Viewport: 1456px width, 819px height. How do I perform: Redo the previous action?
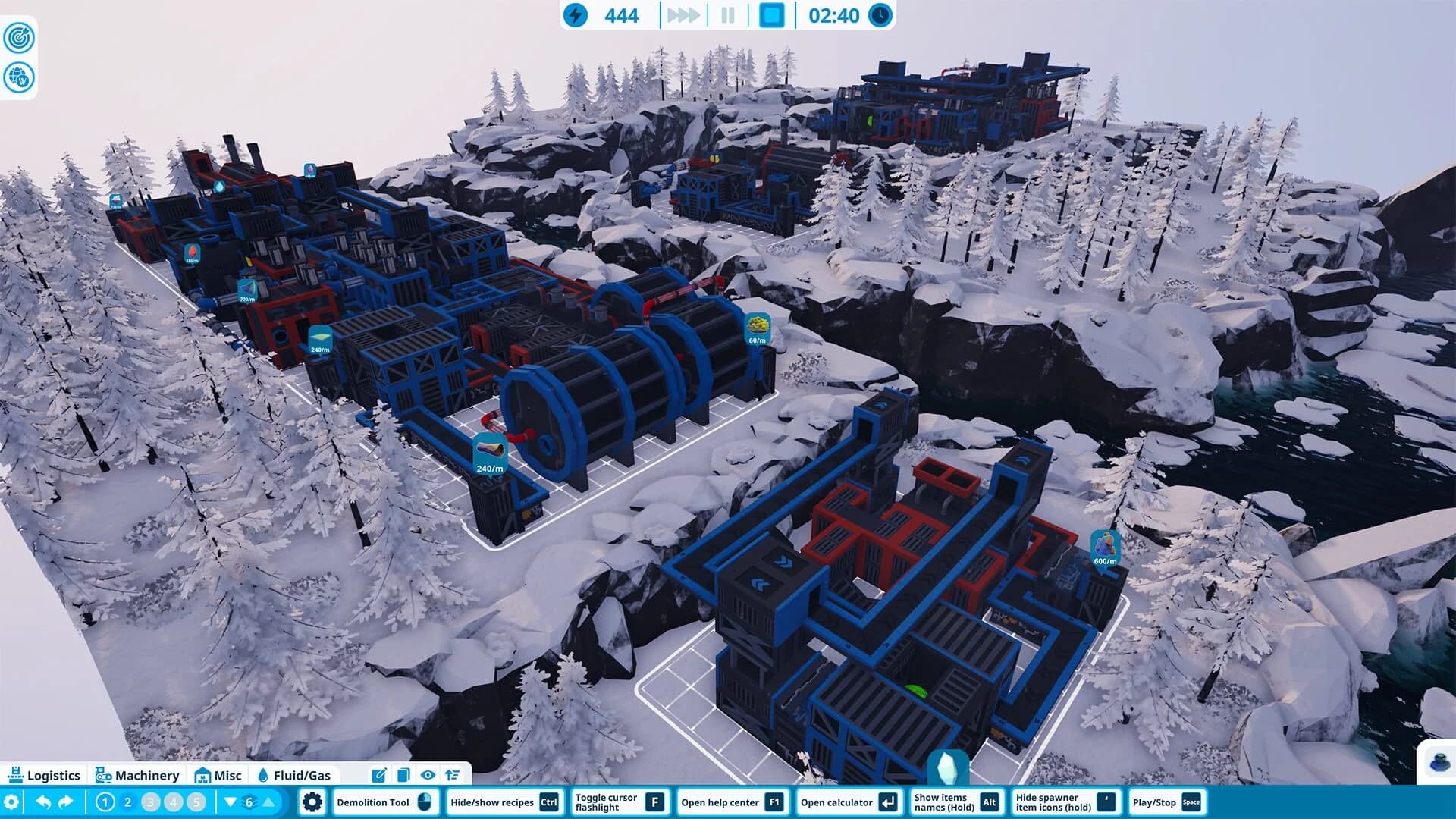(x=66, y=802)
